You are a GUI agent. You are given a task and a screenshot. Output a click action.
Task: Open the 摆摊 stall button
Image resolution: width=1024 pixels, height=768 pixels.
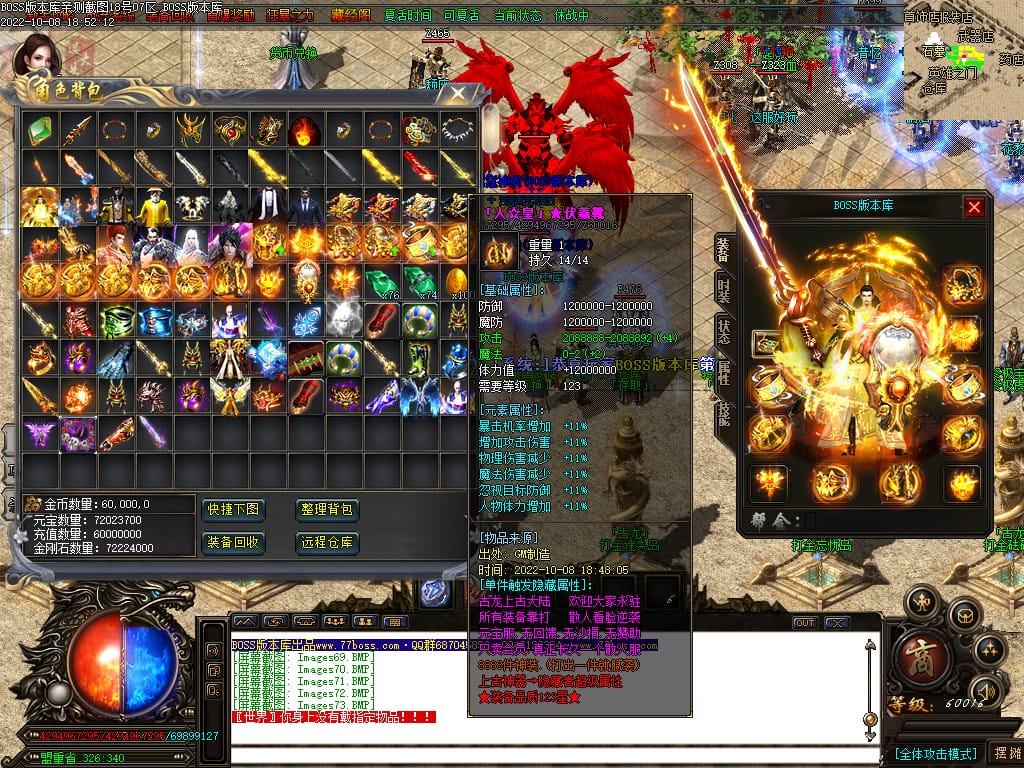pos(1003,753)
